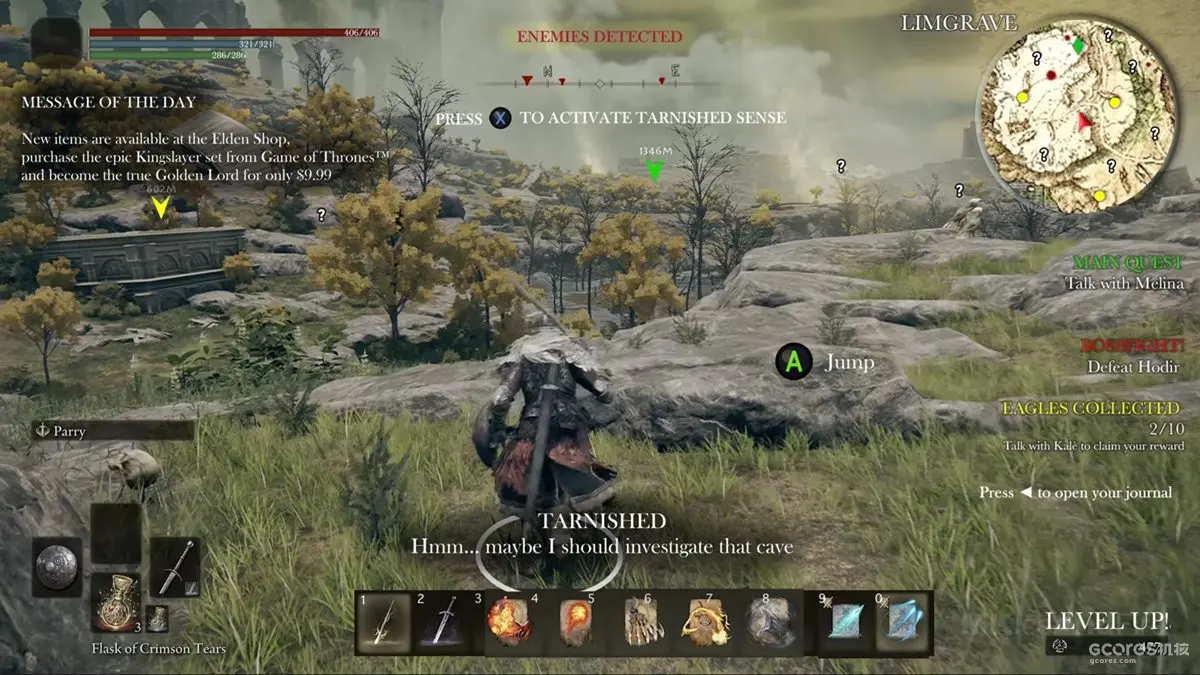Activate the Parry skill label
The width and height of the screenshot is (1200, 675).
tap(112, 431)
